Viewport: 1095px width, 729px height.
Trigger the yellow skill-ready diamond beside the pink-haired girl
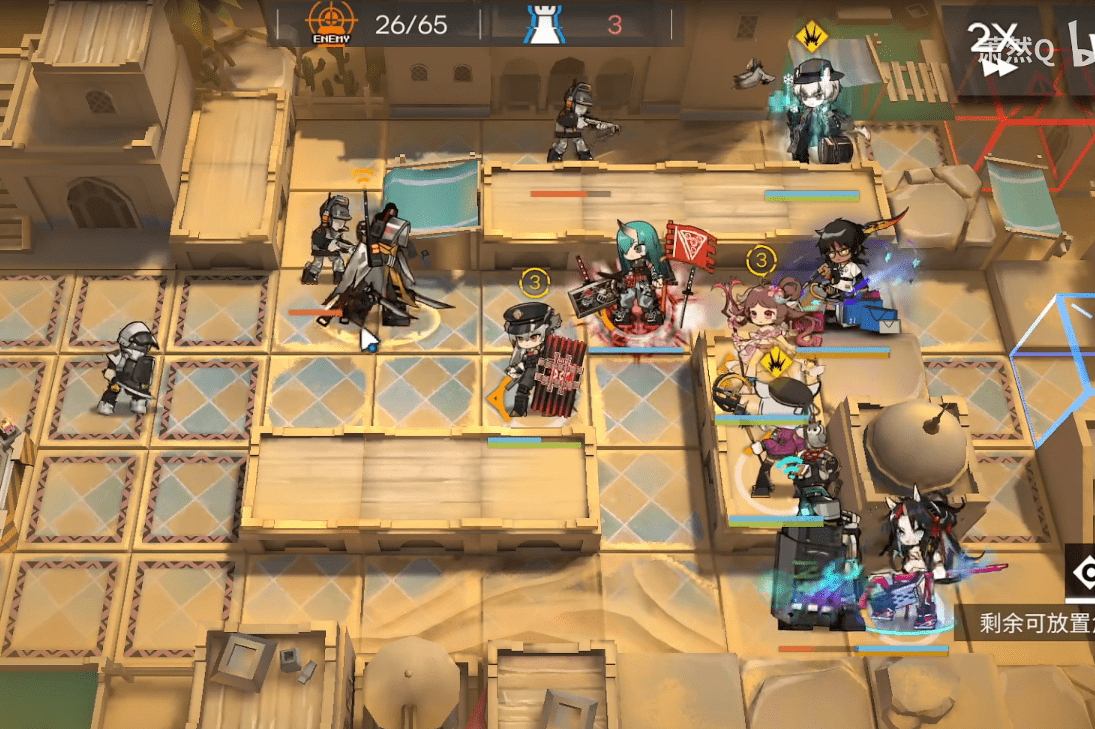pos(772,360)
